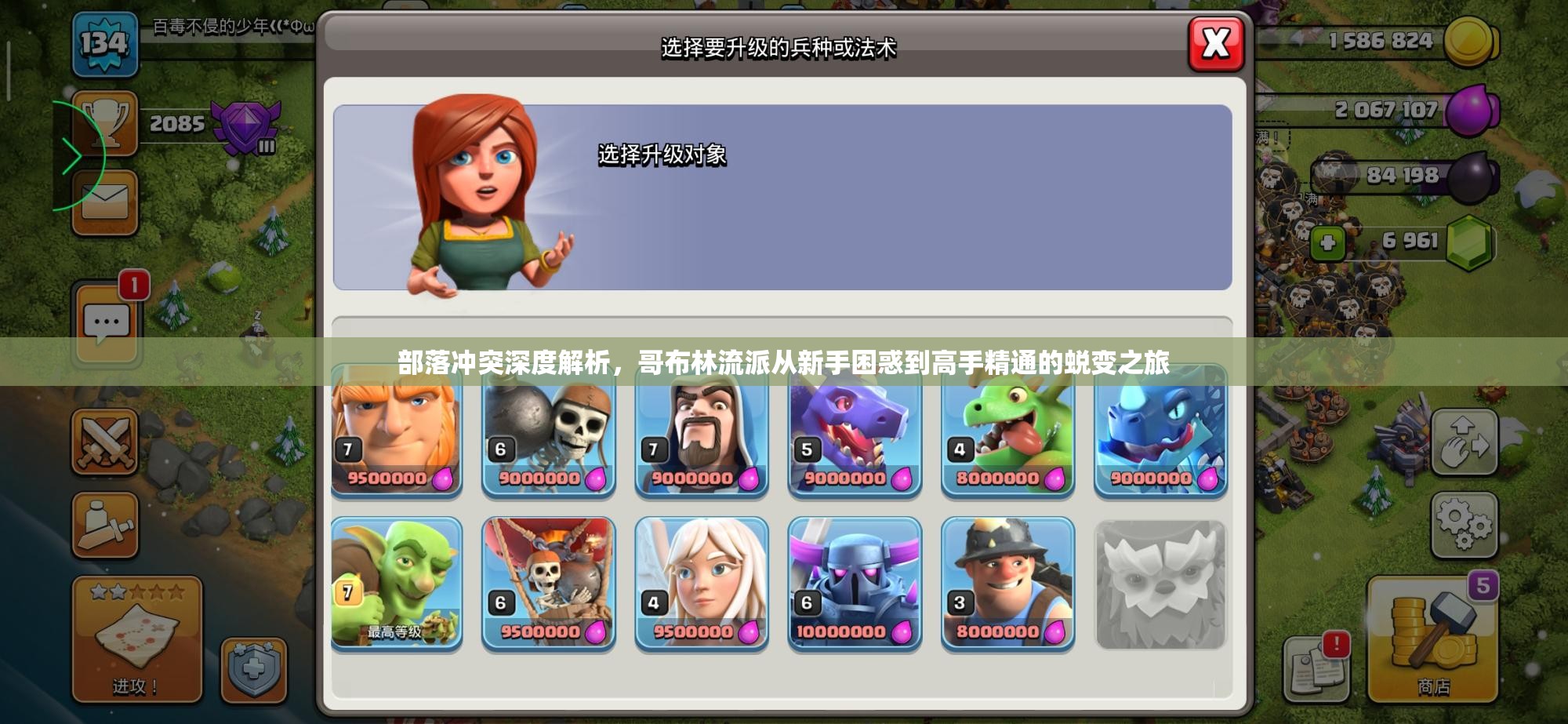This screenshot has width=1568, height=724.
Task: Click the greyed-out Yeti card
Action: tap(1160, 584)
